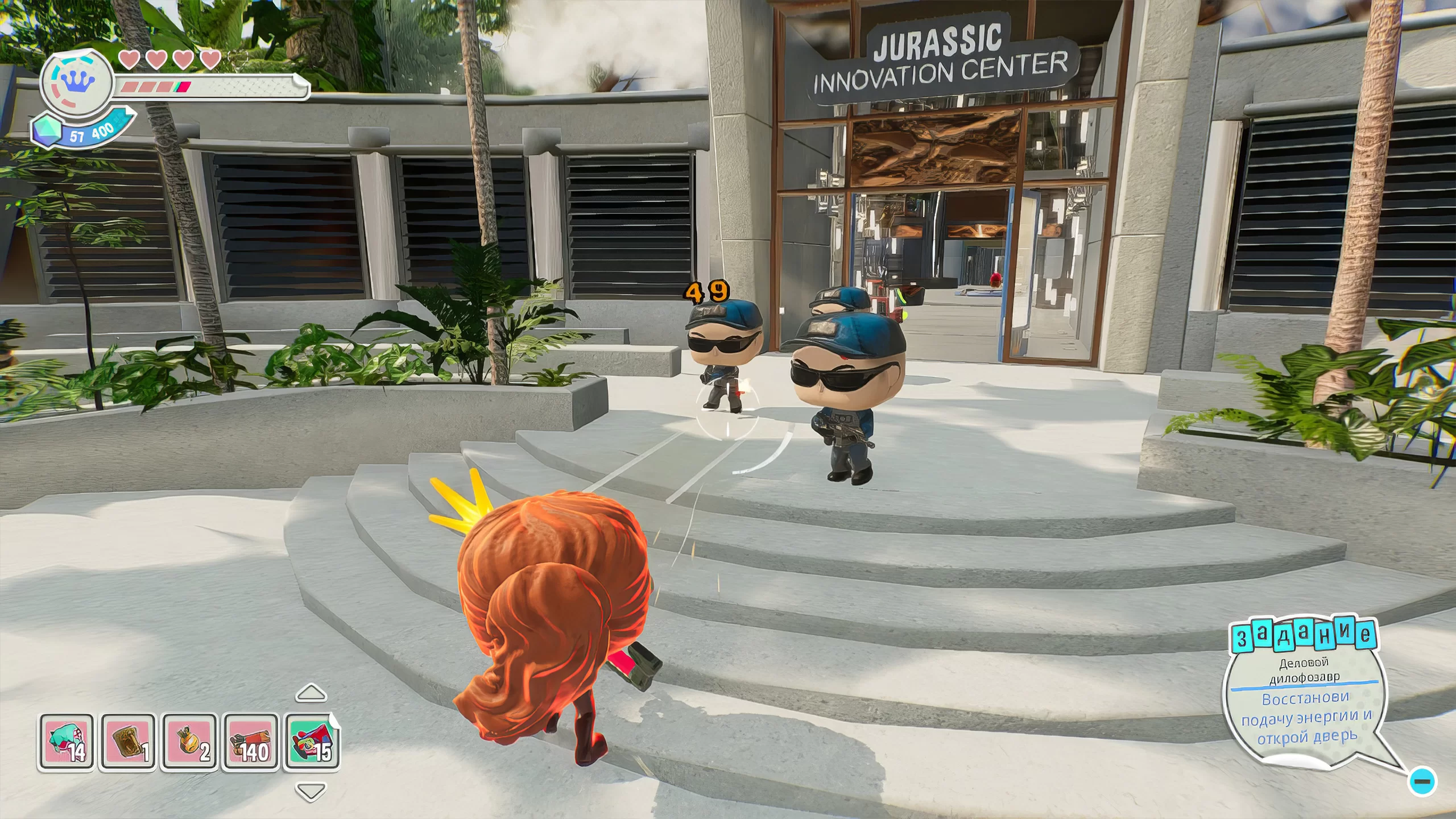Click the crystal currency counter icon
Viewport: 1456px width, 819px height.
pyautogui.click(x=47, y=131)
